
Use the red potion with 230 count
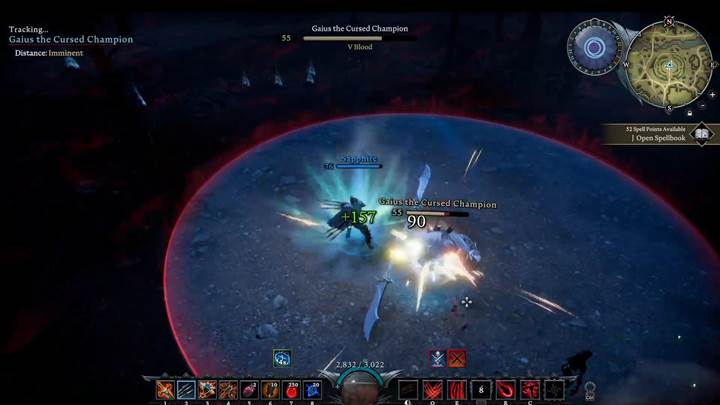pyautogui.click(x=292, y=390)
